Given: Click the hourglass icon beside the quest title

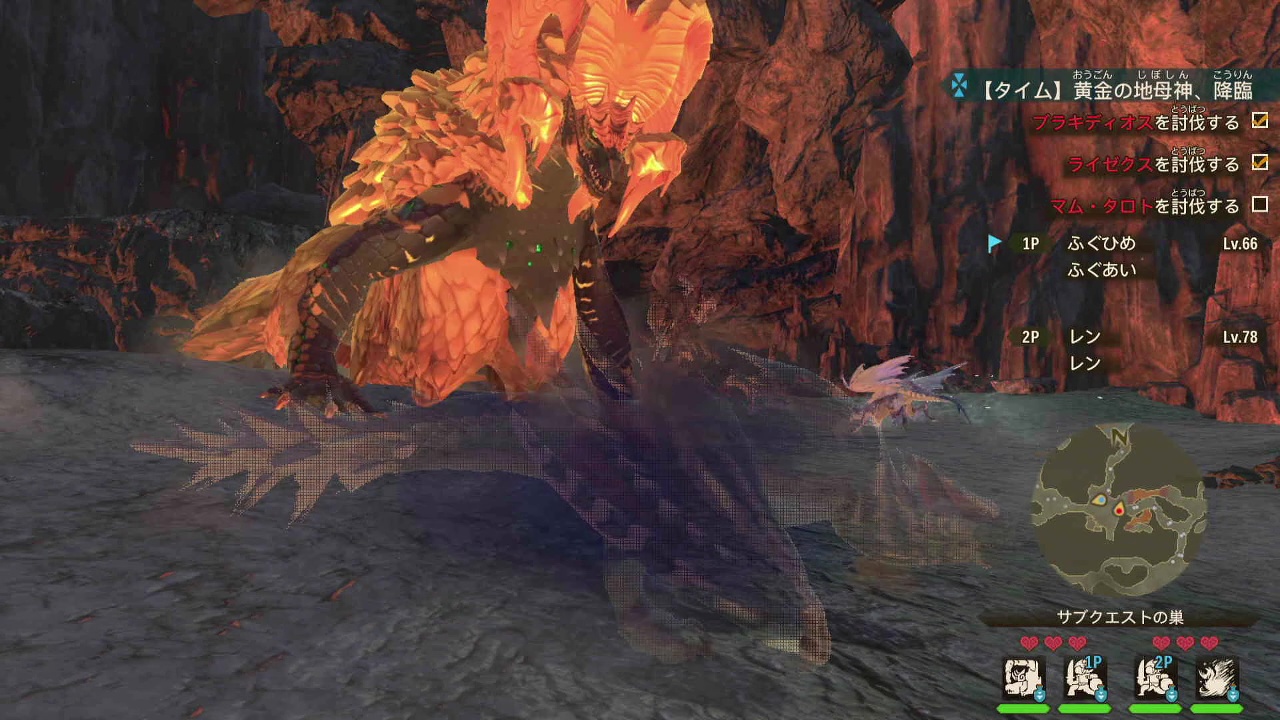Looking at the screenshot, I should (959, 87).
